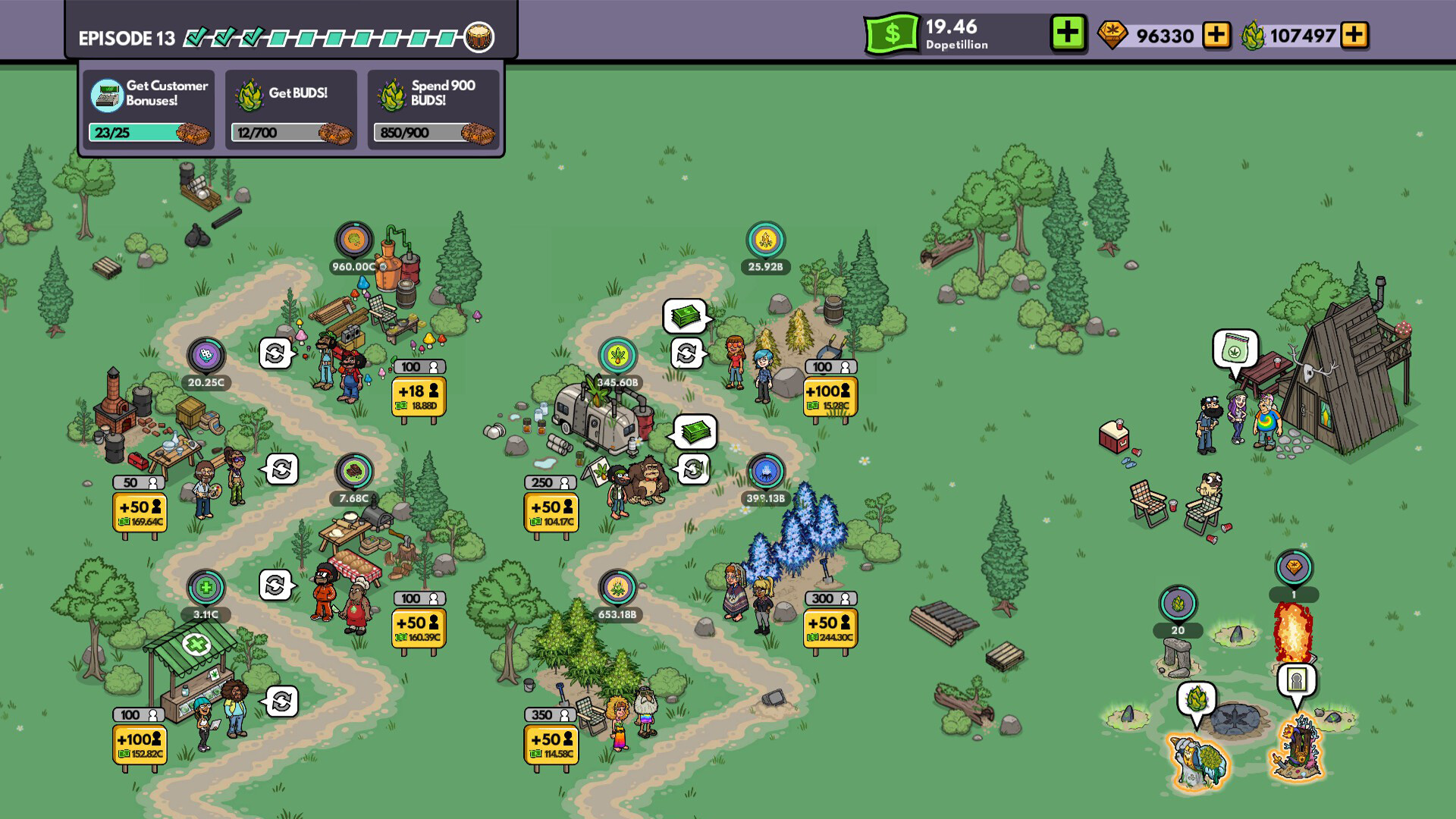
Task: Click the drum reward icon ending the Episode 13 track
Action: click(479, 35)
